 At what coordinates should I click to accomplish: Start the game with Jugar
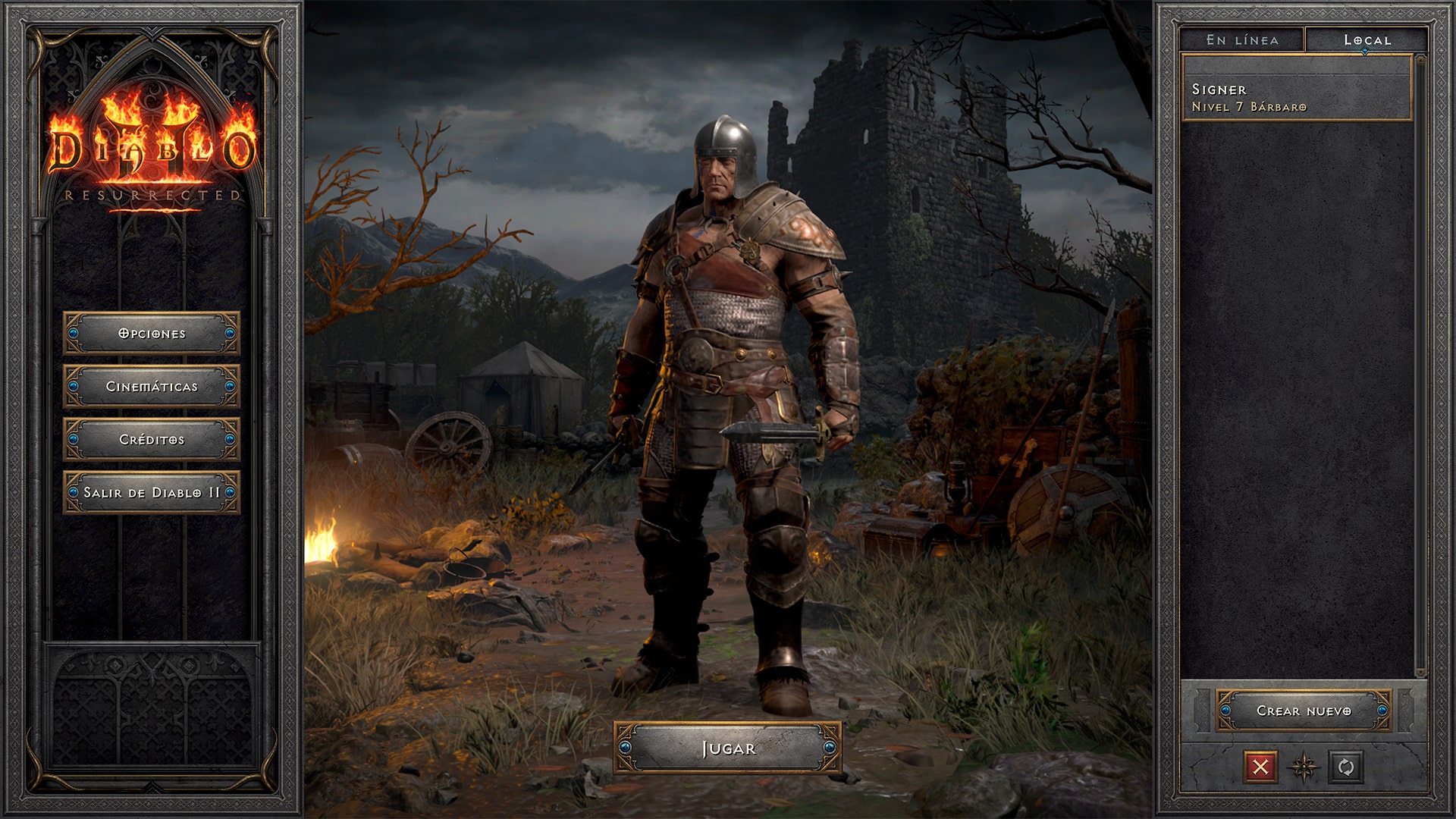coord(727,748)
